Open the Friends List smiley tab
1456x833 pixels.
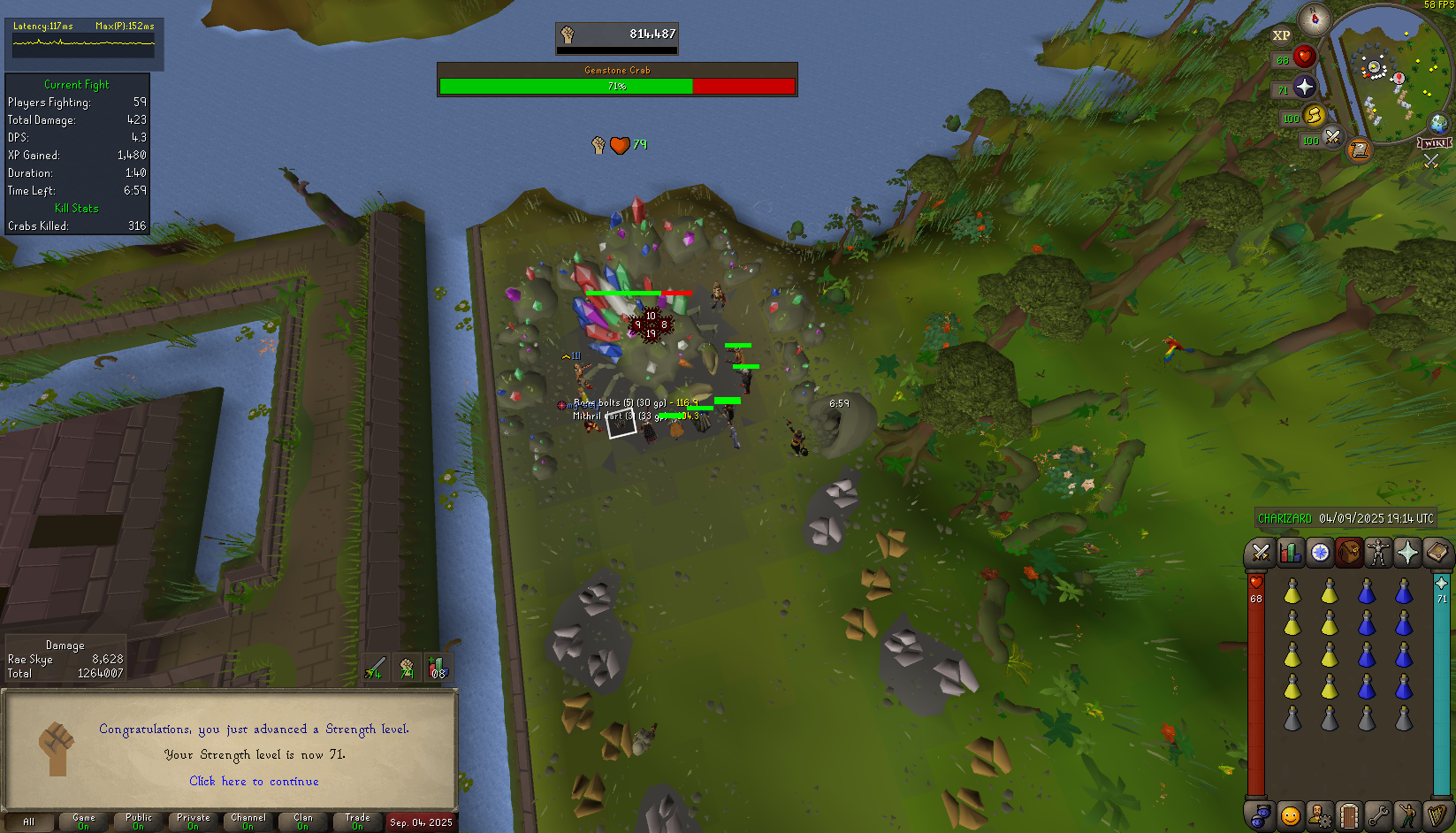(x=1291, y=814)
